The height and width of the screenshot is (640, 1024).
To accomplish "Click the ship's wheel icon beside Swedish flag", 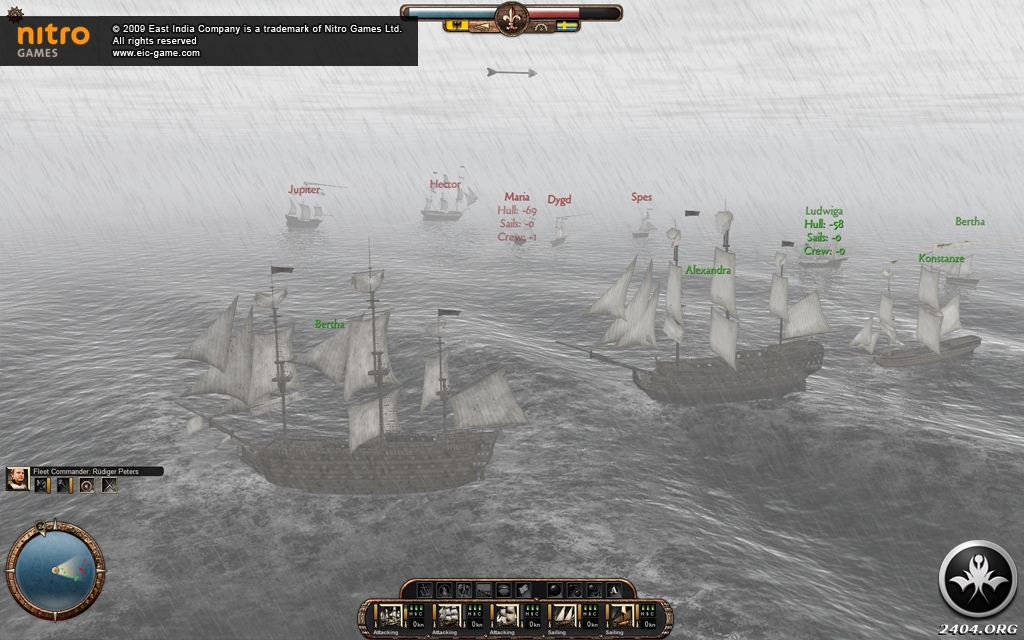I will tap(543, 27).
